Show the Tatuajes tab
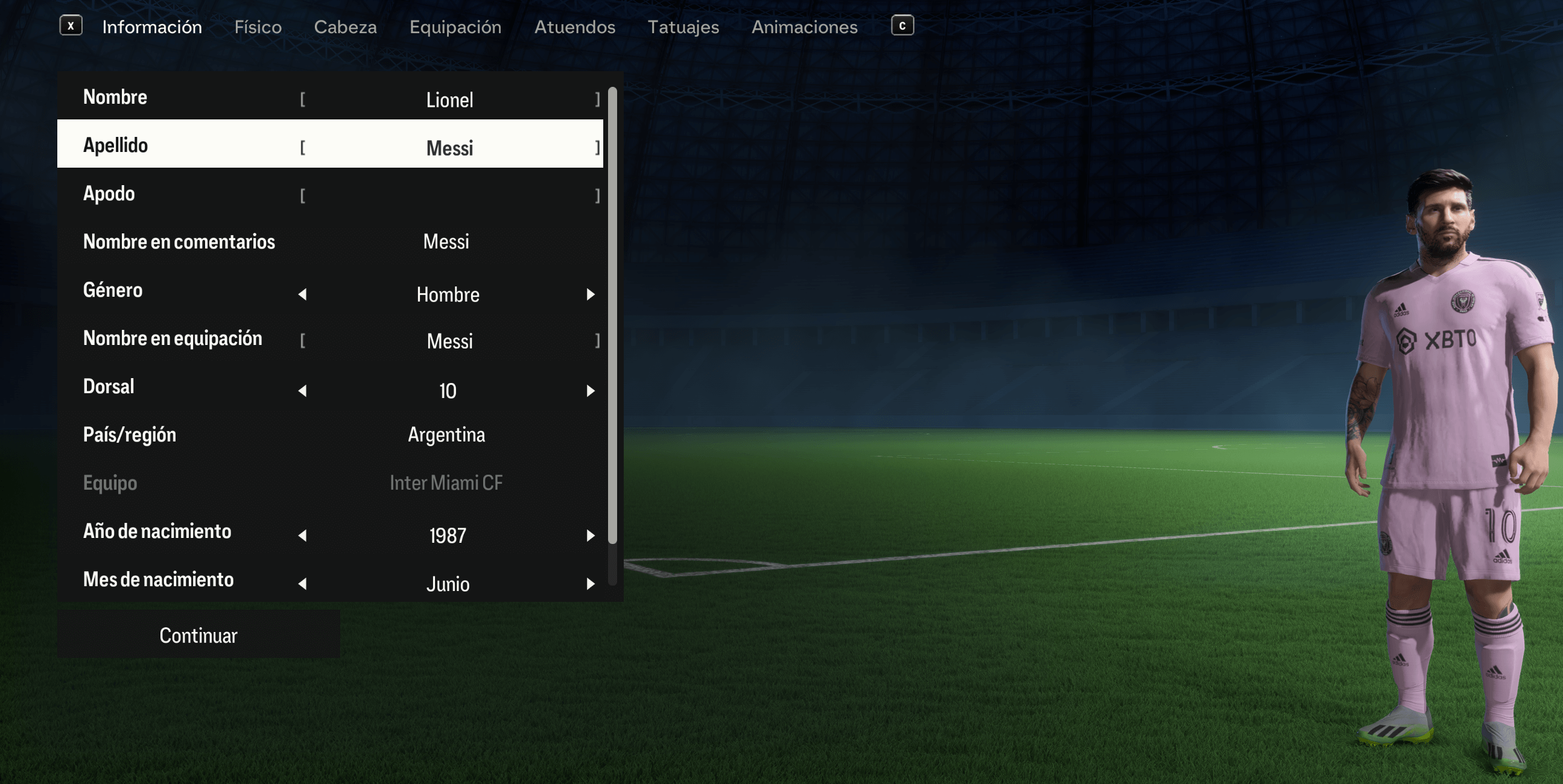This screenshot has height=784, width=1563. (x=683, y=27)
